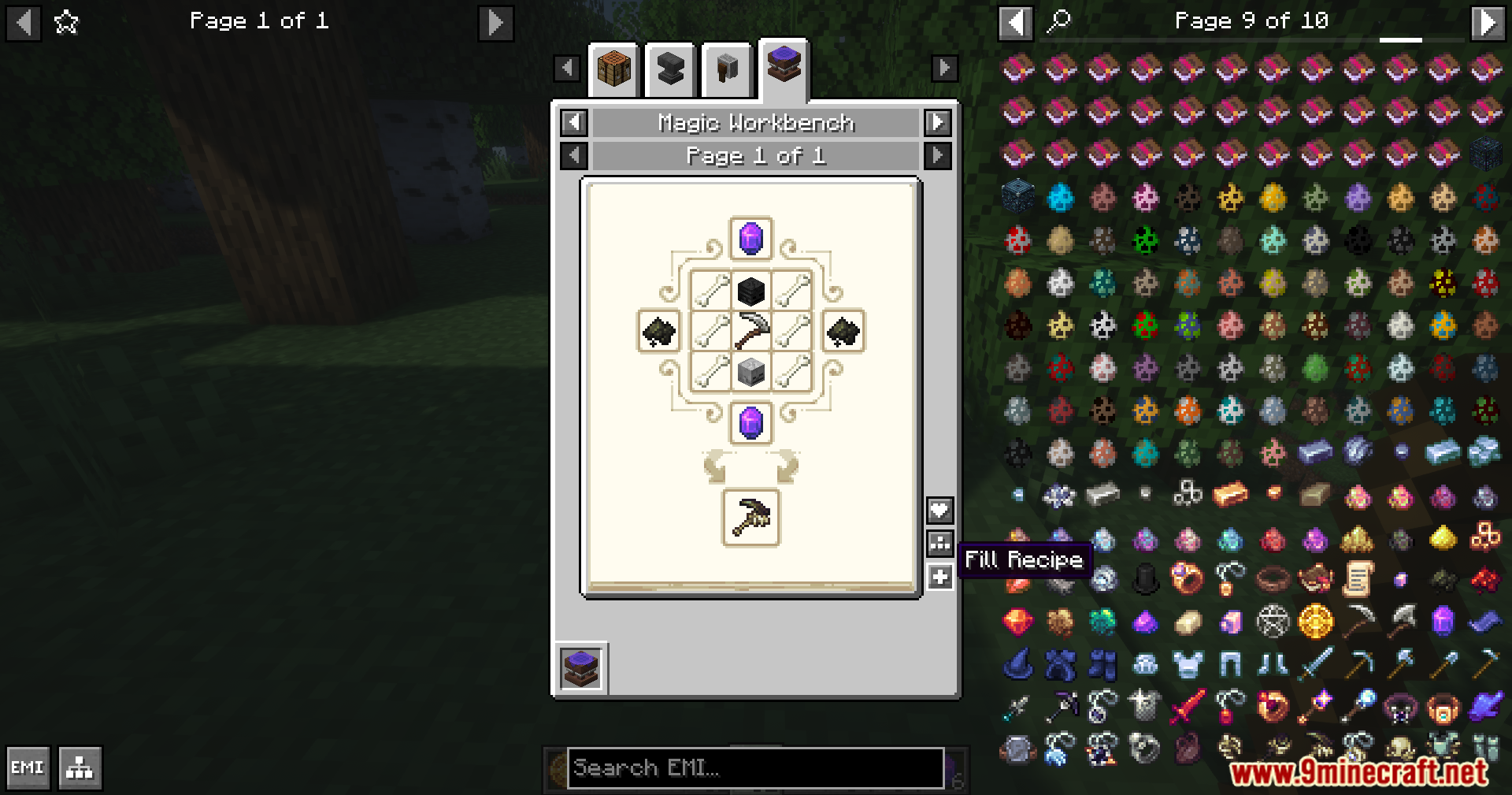This screenshot has height=795, width=1512.
Task: Open the recipe tree view icon beside EMI
Action: 79,768
